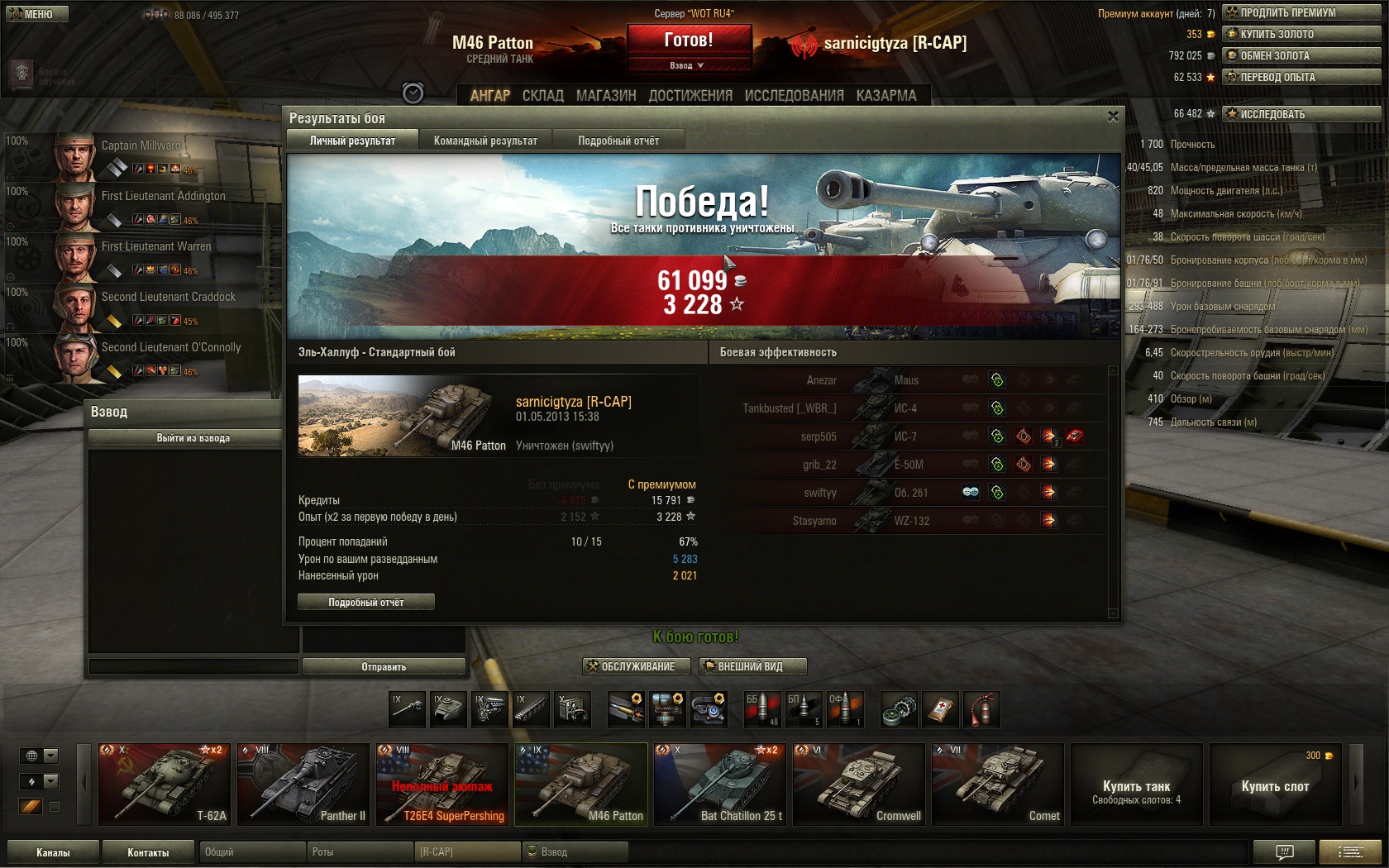Click ПРОДЛИТЬ ПРЕМИУМ button
The height and width of the screenshot is (868, 1389).
tap(1301, 12)
